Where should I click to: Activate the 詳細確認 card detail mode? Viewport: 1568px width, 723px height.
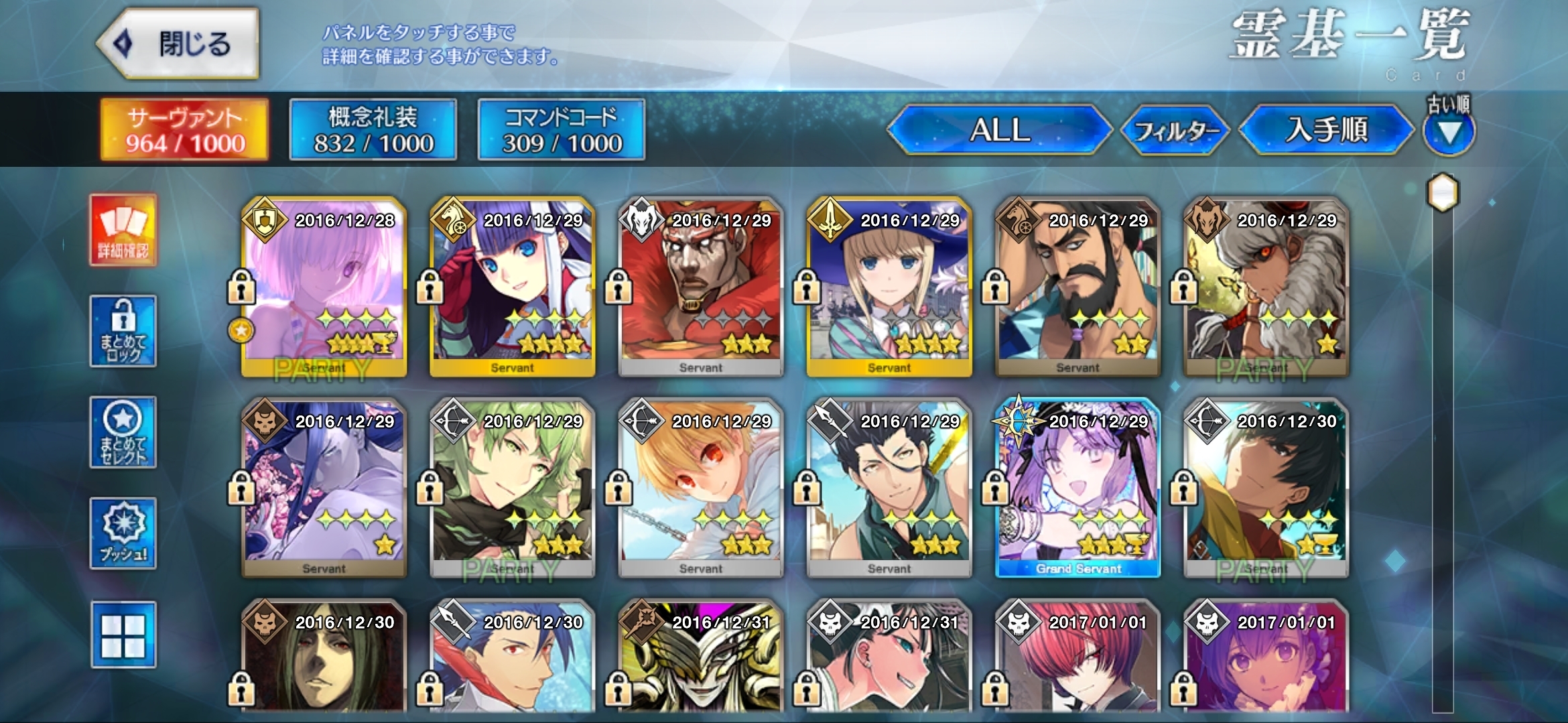pyautogui.click(x=123, y=231)
